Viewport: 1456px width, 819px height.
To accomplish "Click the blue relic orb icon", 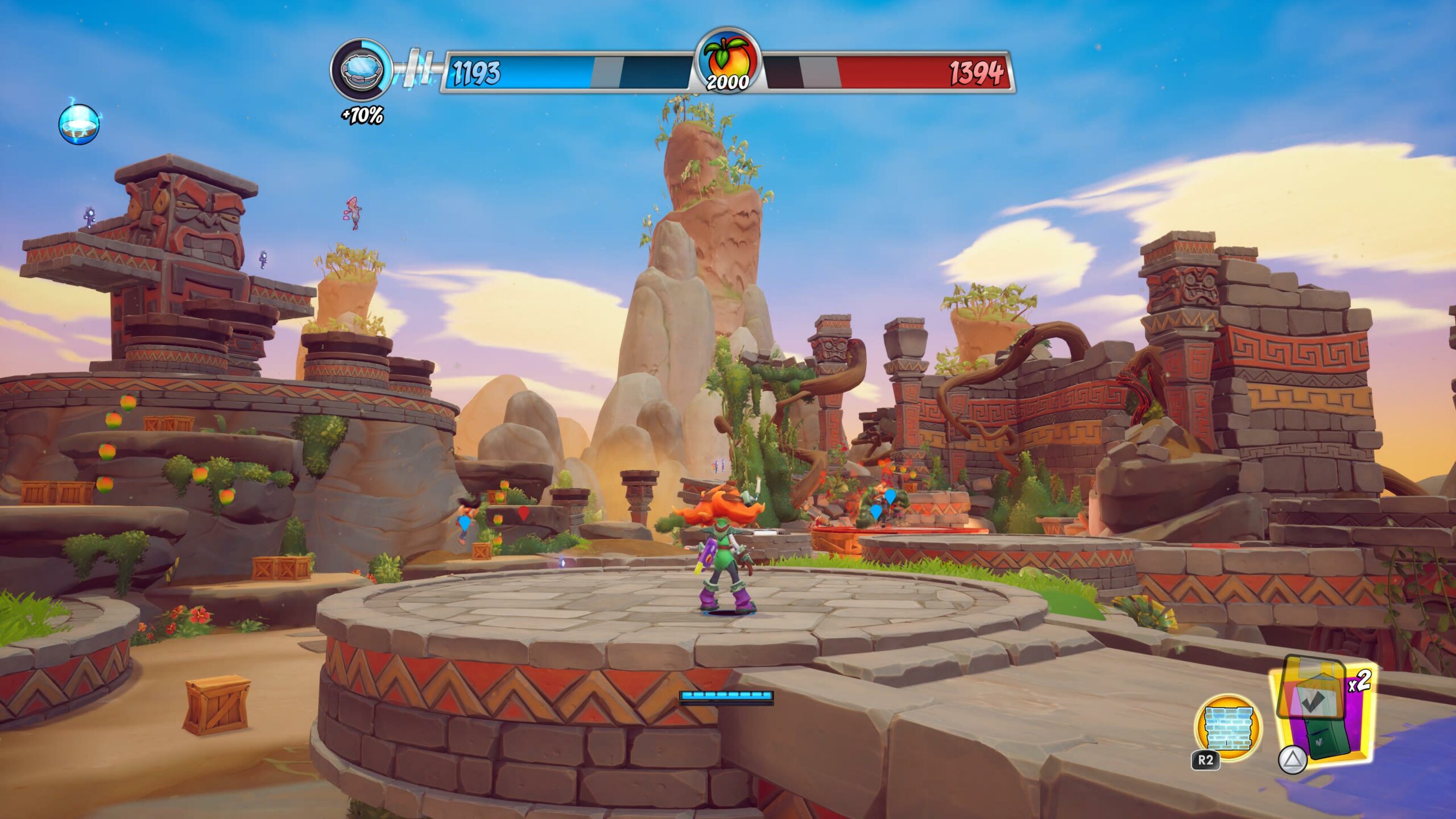I will 79,125.
